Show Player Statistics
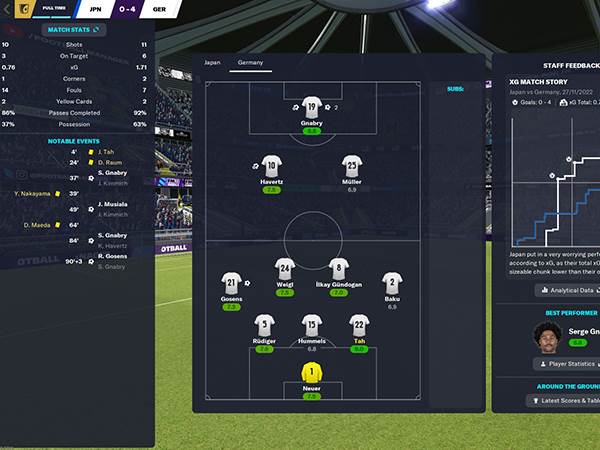Screen dimensions: 600x450 click(566, 364)
